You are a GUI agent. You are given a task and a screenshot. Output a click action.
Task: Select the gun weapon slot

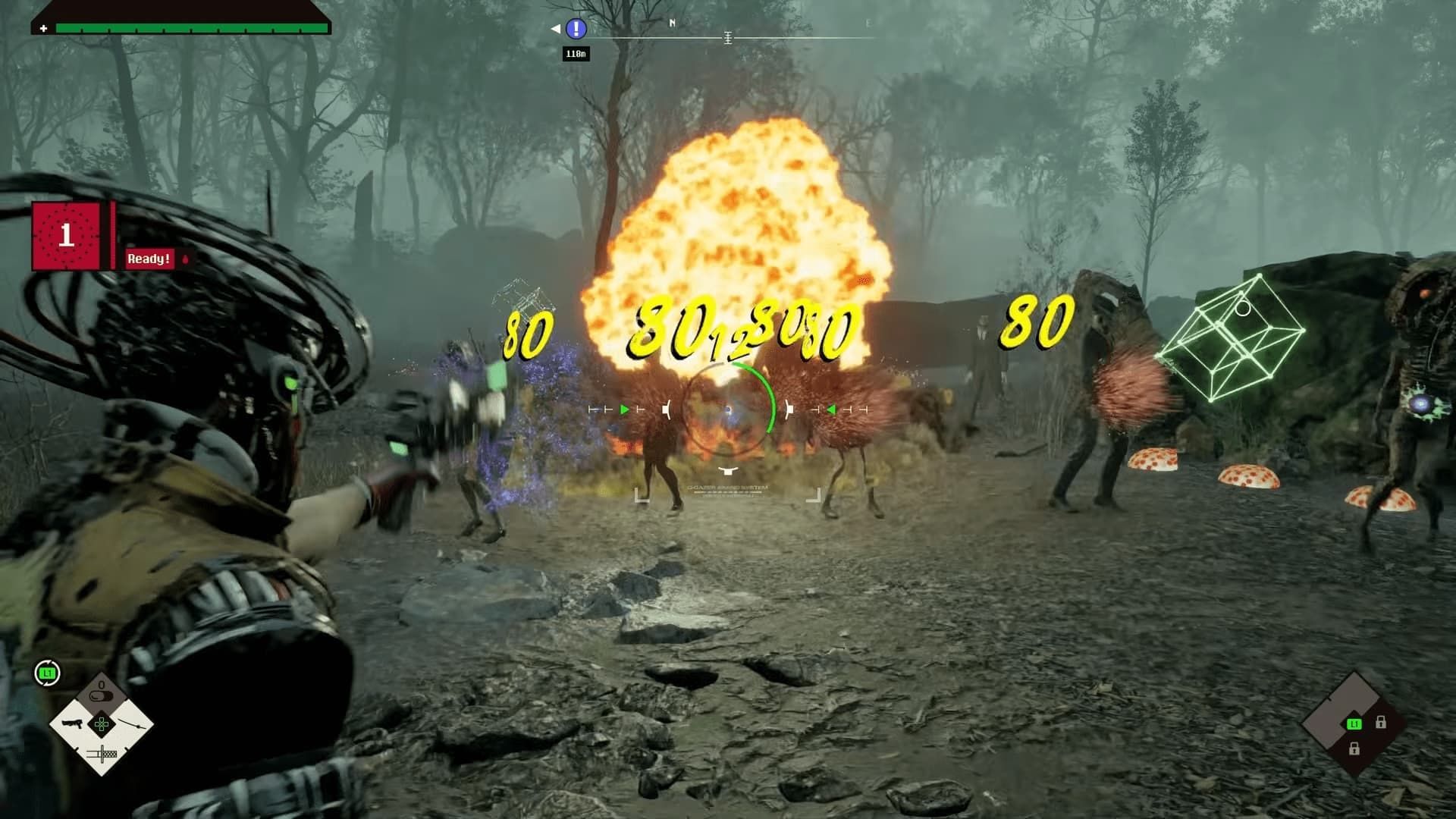[73, 724]
